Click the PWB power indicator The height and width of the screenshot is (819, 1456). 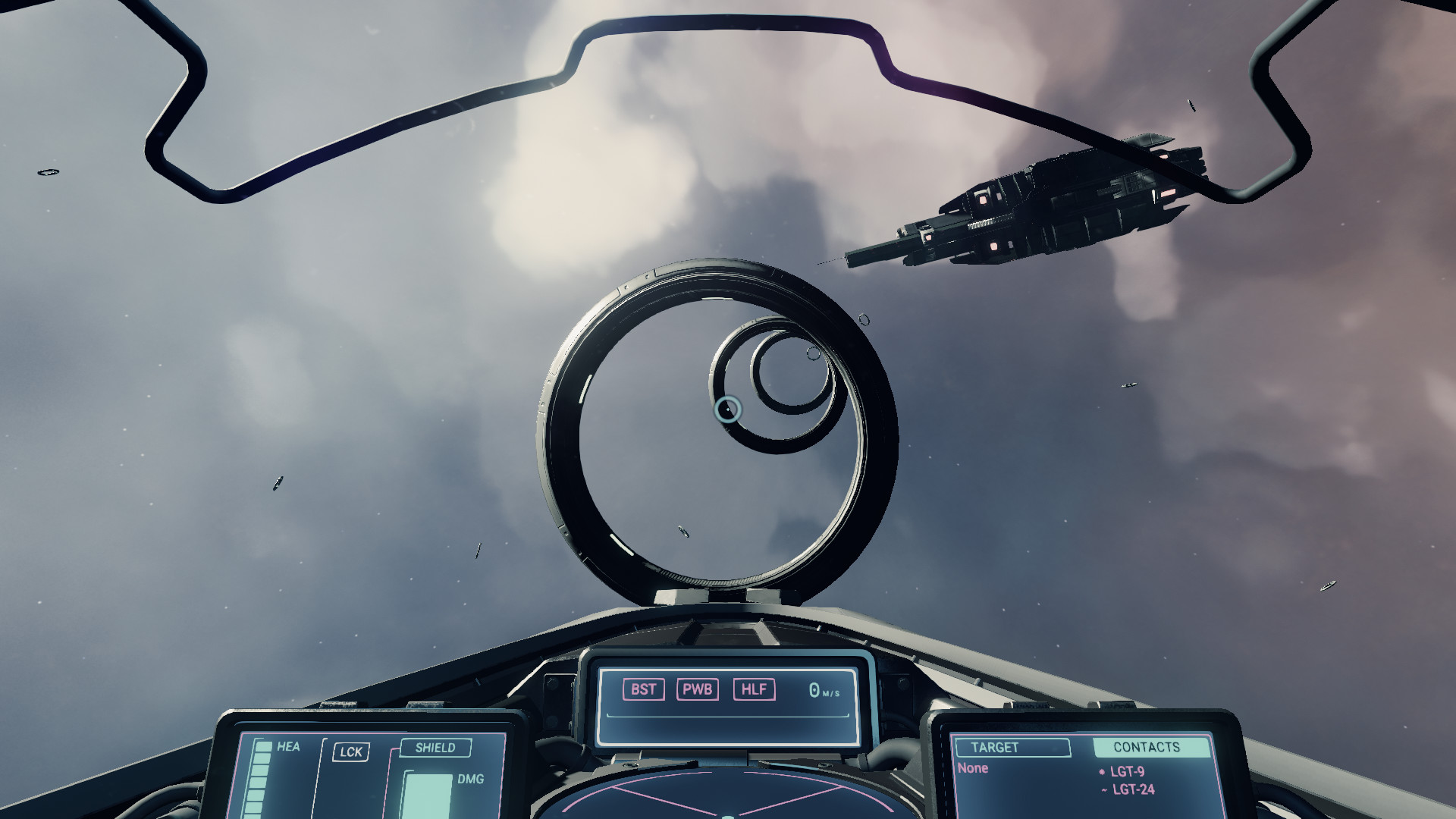pos(699,689)
